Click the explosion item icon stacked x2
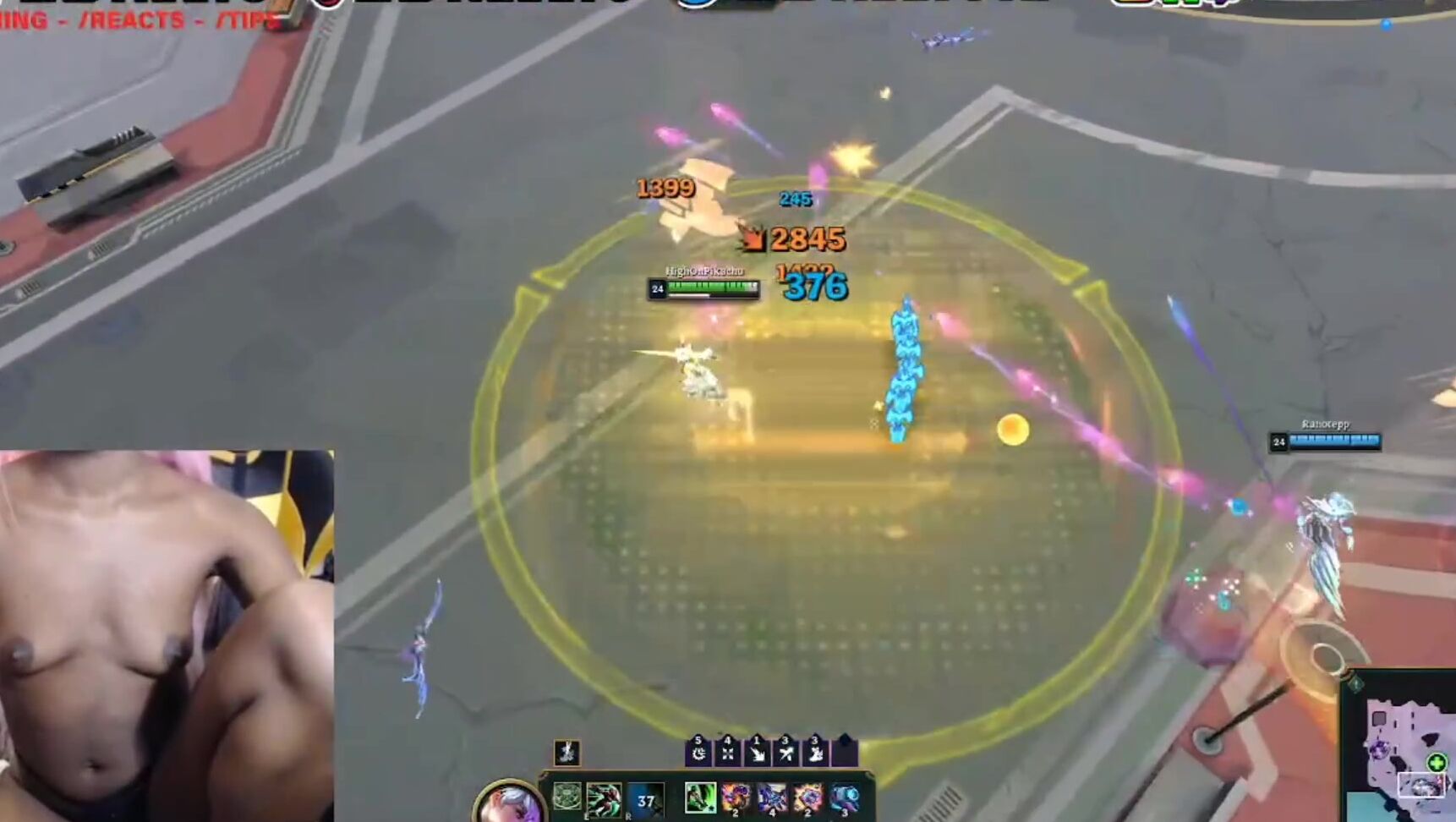Image resolution: width=1456 pixels, height=822 pixels. [807, 800]
